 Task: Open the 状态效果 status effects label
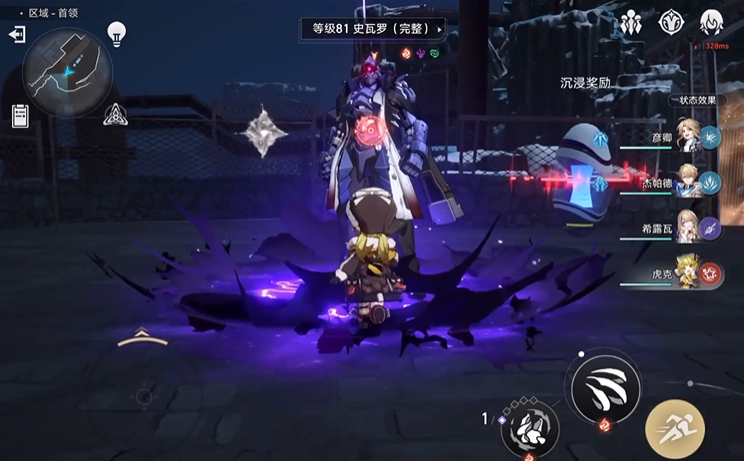point(699,100)
